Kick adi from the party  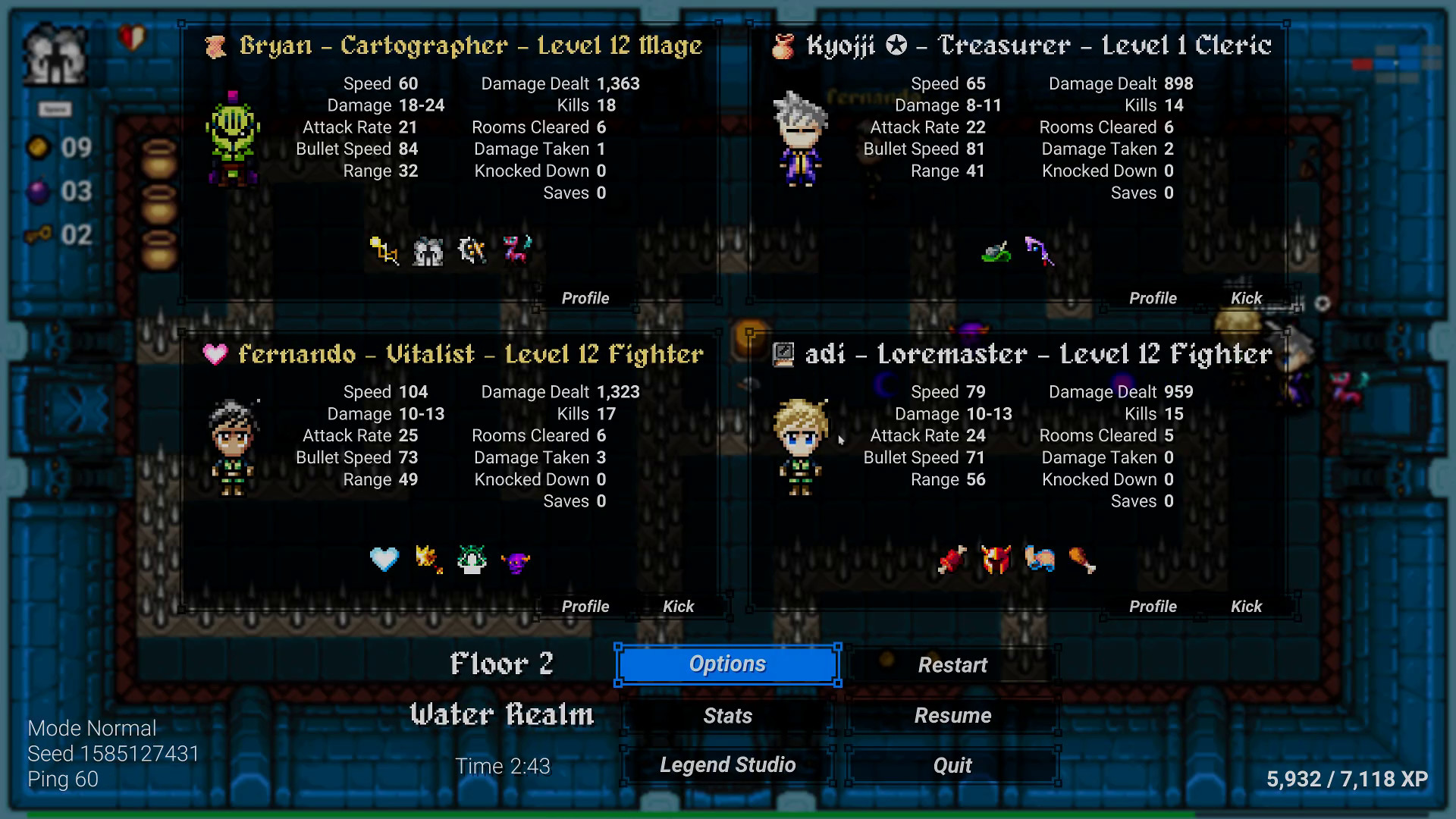coord(1247,606)
